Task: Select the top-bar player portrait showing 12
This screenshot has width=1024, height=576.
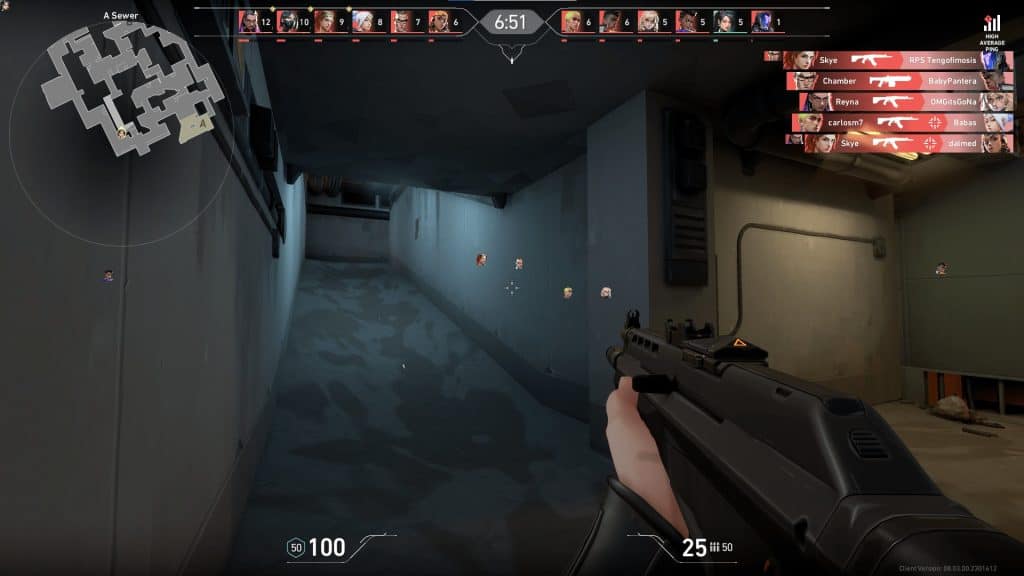Action: point(249,21)
